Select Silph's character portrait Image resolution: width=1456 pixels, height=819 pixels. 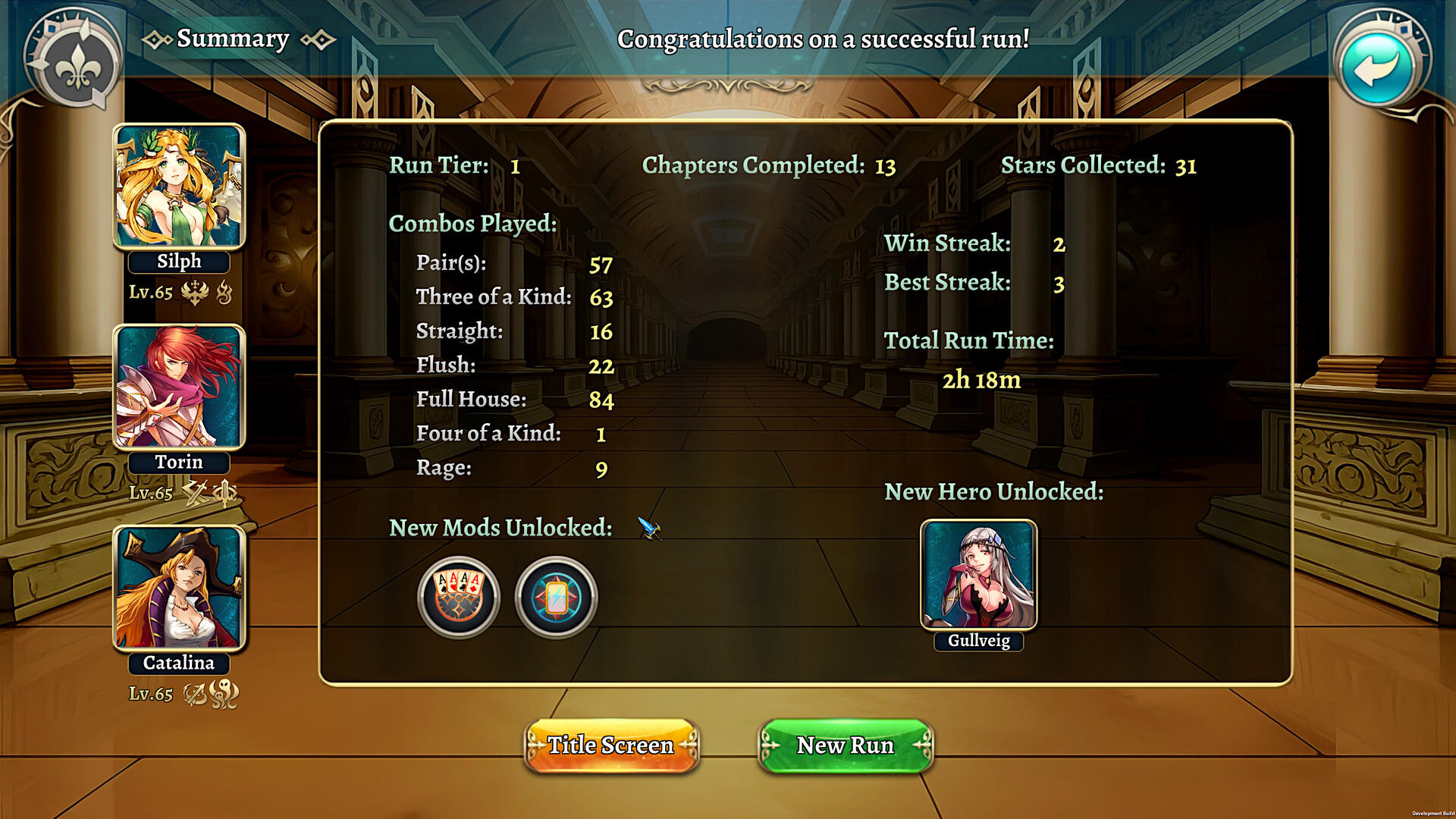point(178,184)
